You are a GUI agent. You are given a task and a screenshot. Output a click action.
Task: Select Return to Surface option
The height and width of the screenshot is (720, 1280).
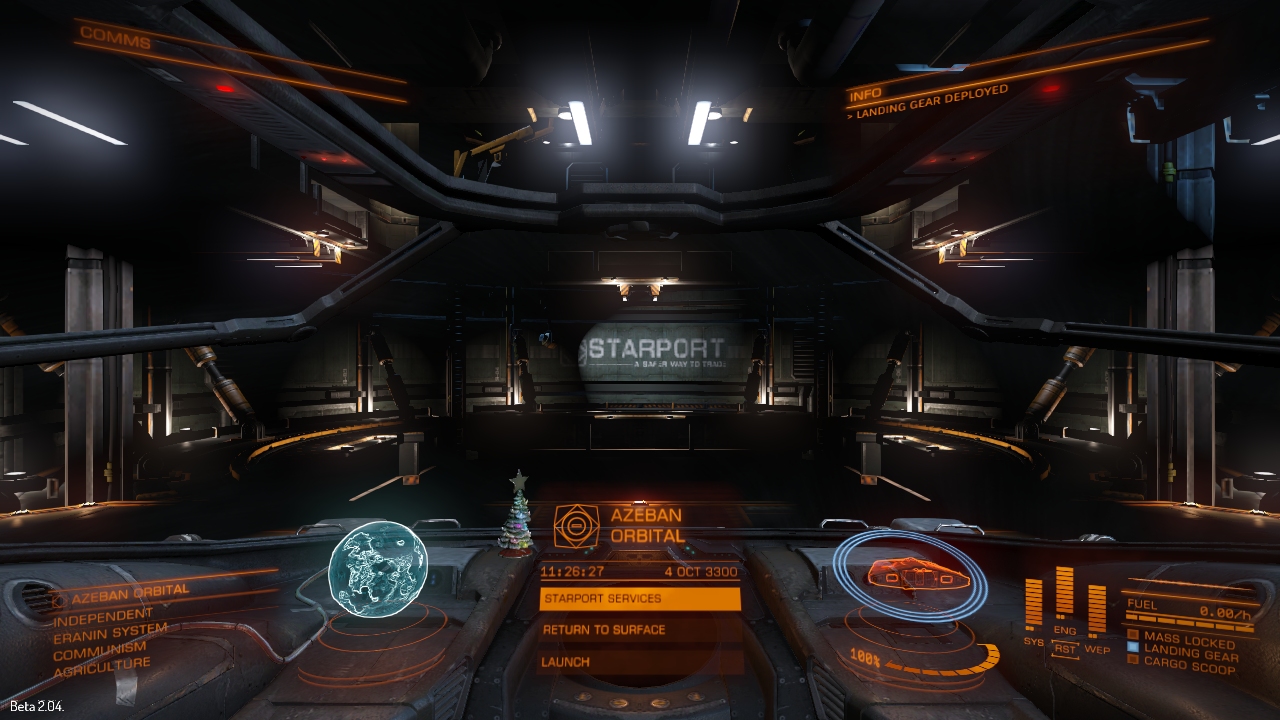tap(640, 630)
